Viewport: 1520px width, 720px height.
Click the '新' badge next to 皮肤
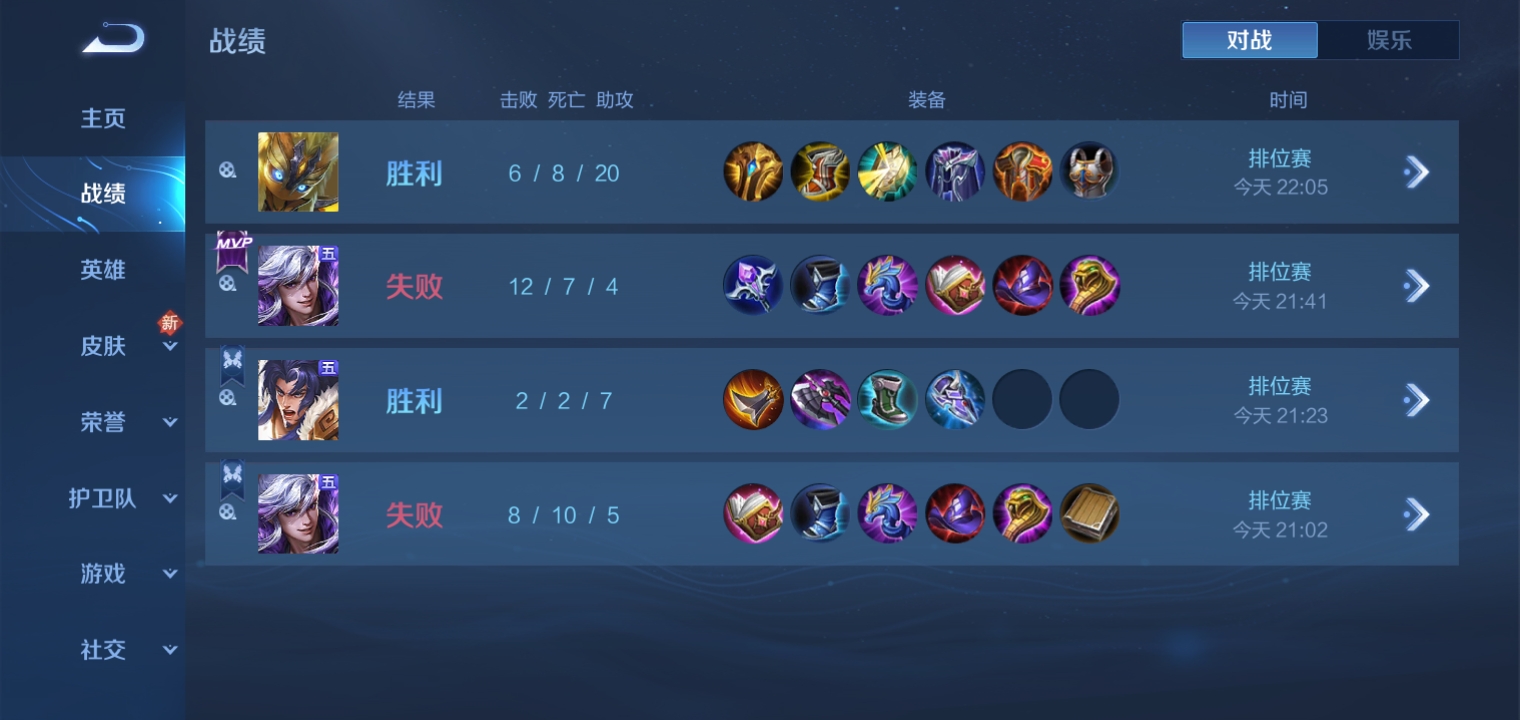coord(170,323)
